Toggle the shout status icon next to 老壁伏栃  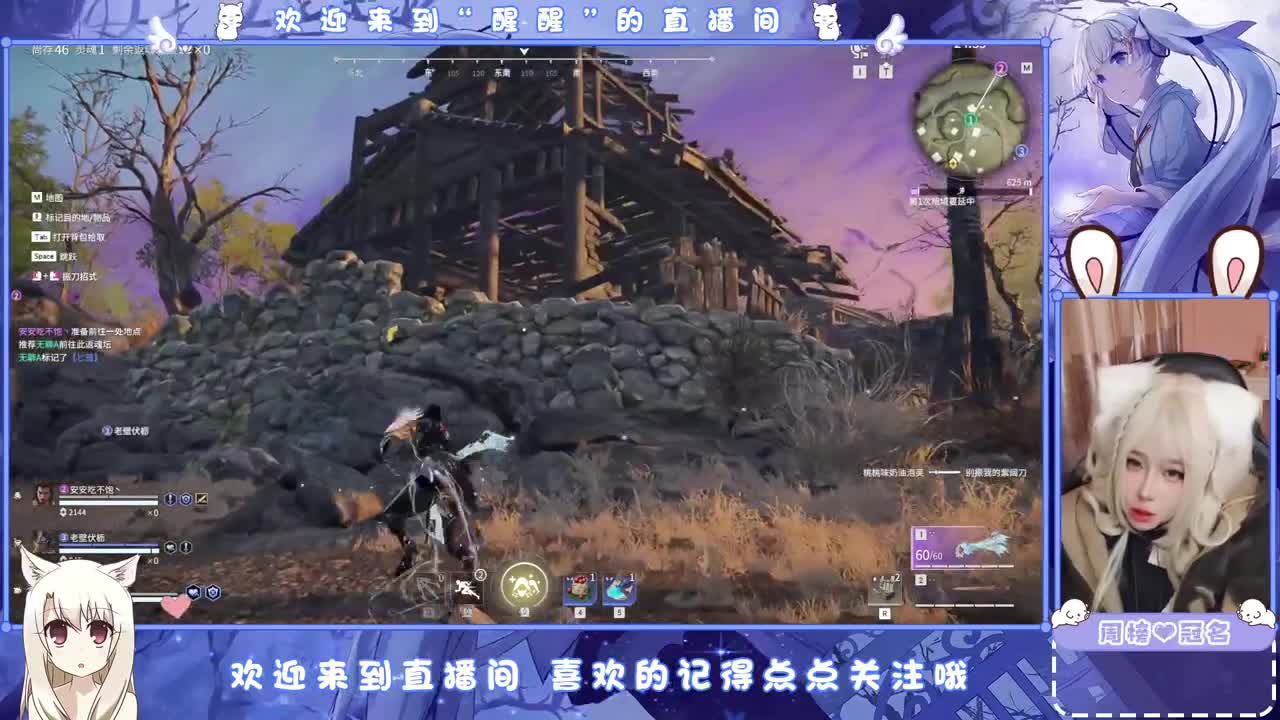[x=171, y=547]
